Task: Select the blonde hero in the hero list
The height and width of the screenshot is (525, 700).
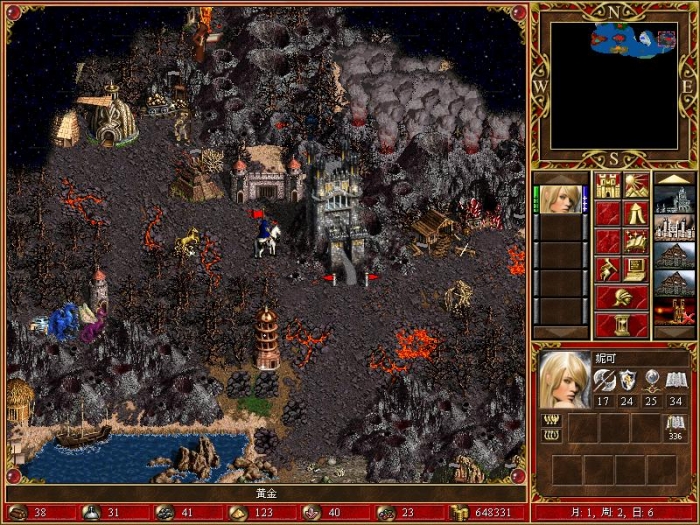Action: 560,199
